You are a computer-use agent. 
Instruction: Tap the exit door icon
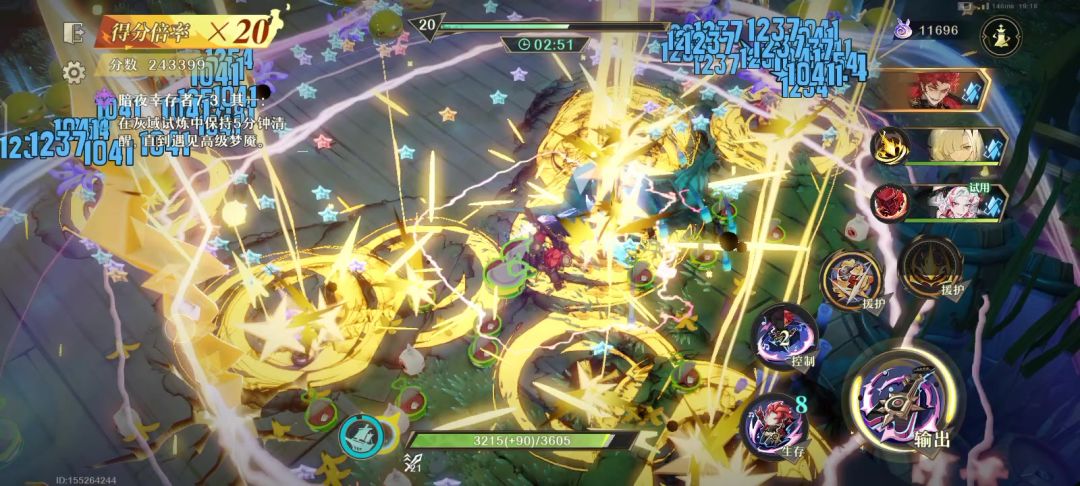pos(72,31)
